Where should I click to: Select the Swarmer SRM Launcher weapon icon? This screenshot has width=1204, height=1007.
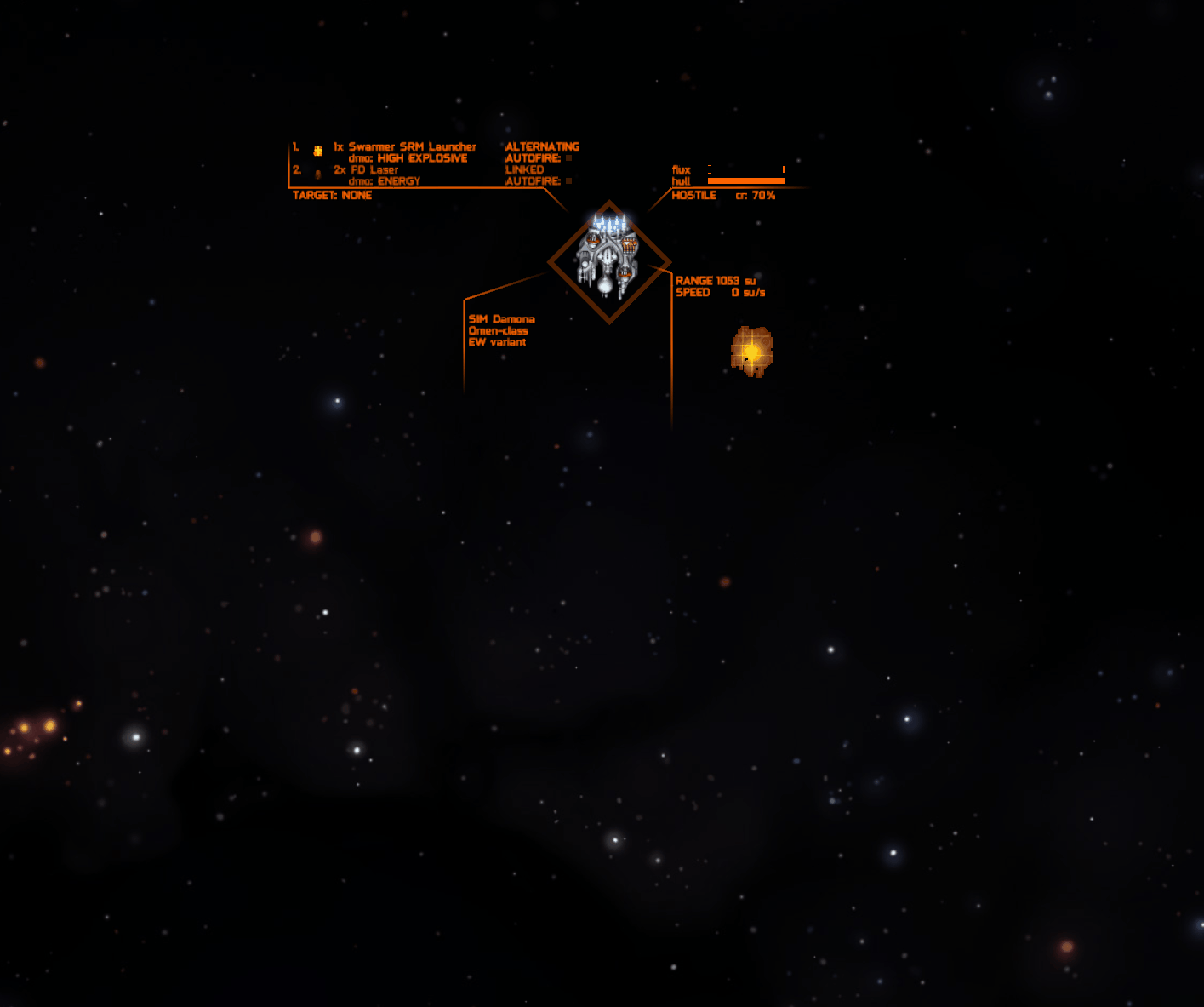pos(317,151)
